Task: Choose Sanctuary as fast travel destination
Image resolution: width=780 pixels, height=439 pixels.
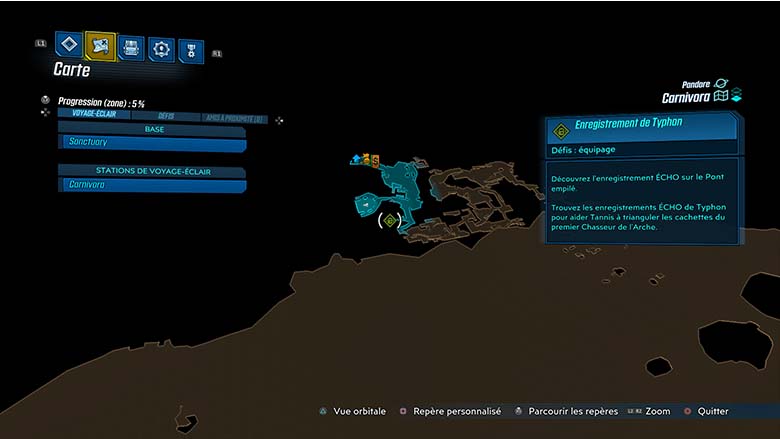Action: (x=152, y=143)
